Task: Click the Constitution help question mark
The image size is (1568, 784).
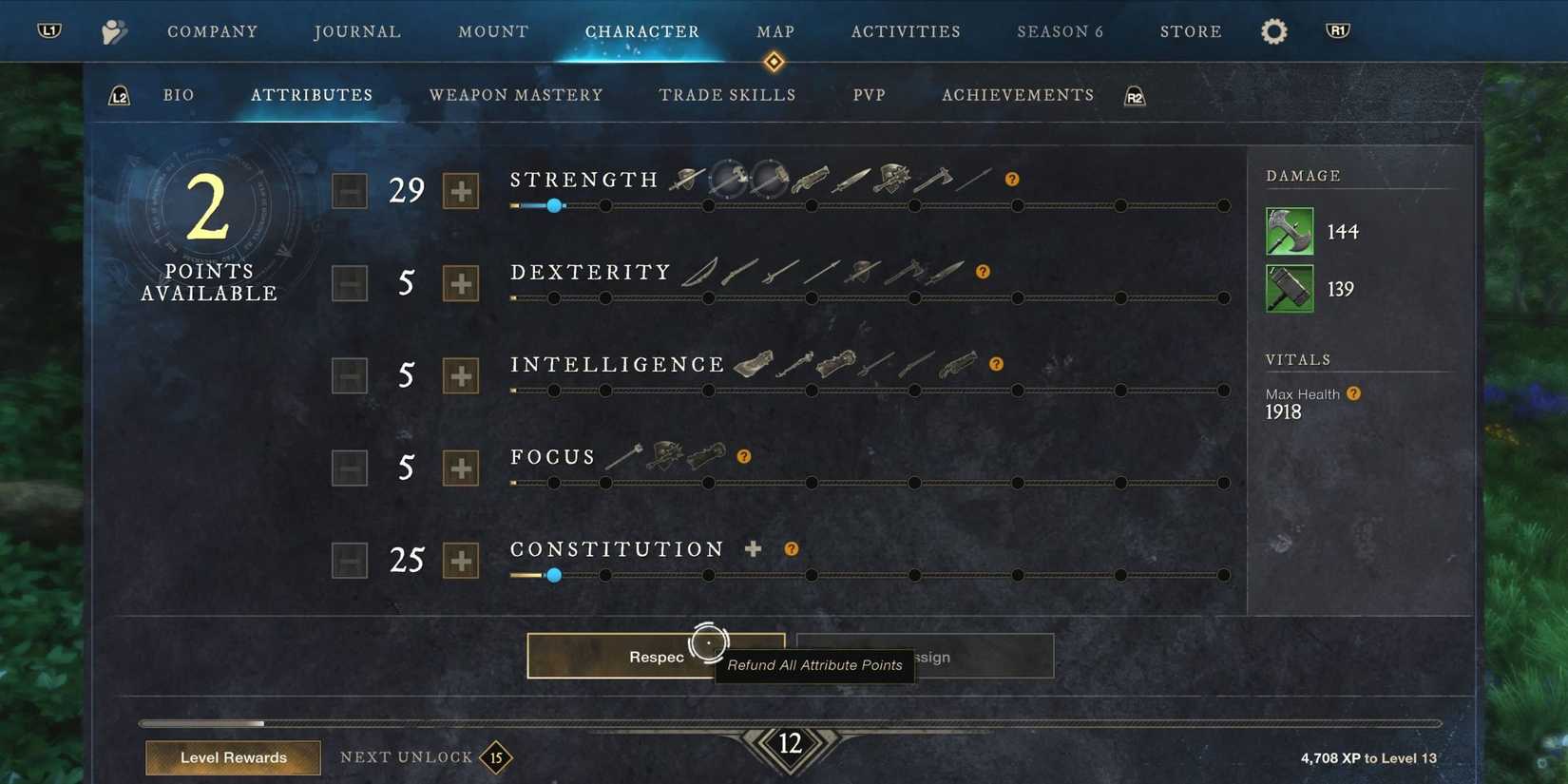Action: [x=791, y=548]
